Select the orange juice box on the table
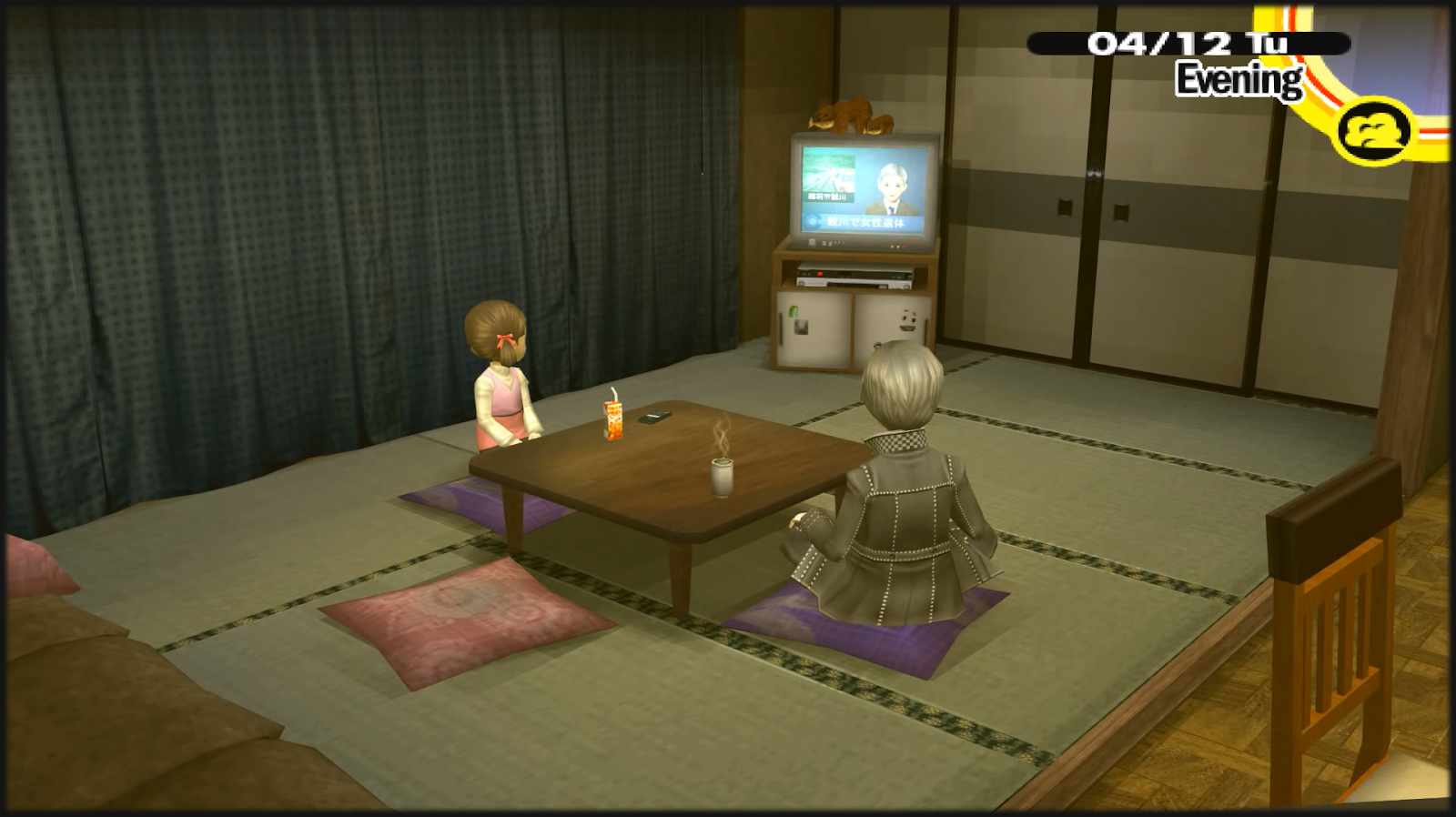Viewport: 1456px width, 817px height. coord(612,420)
